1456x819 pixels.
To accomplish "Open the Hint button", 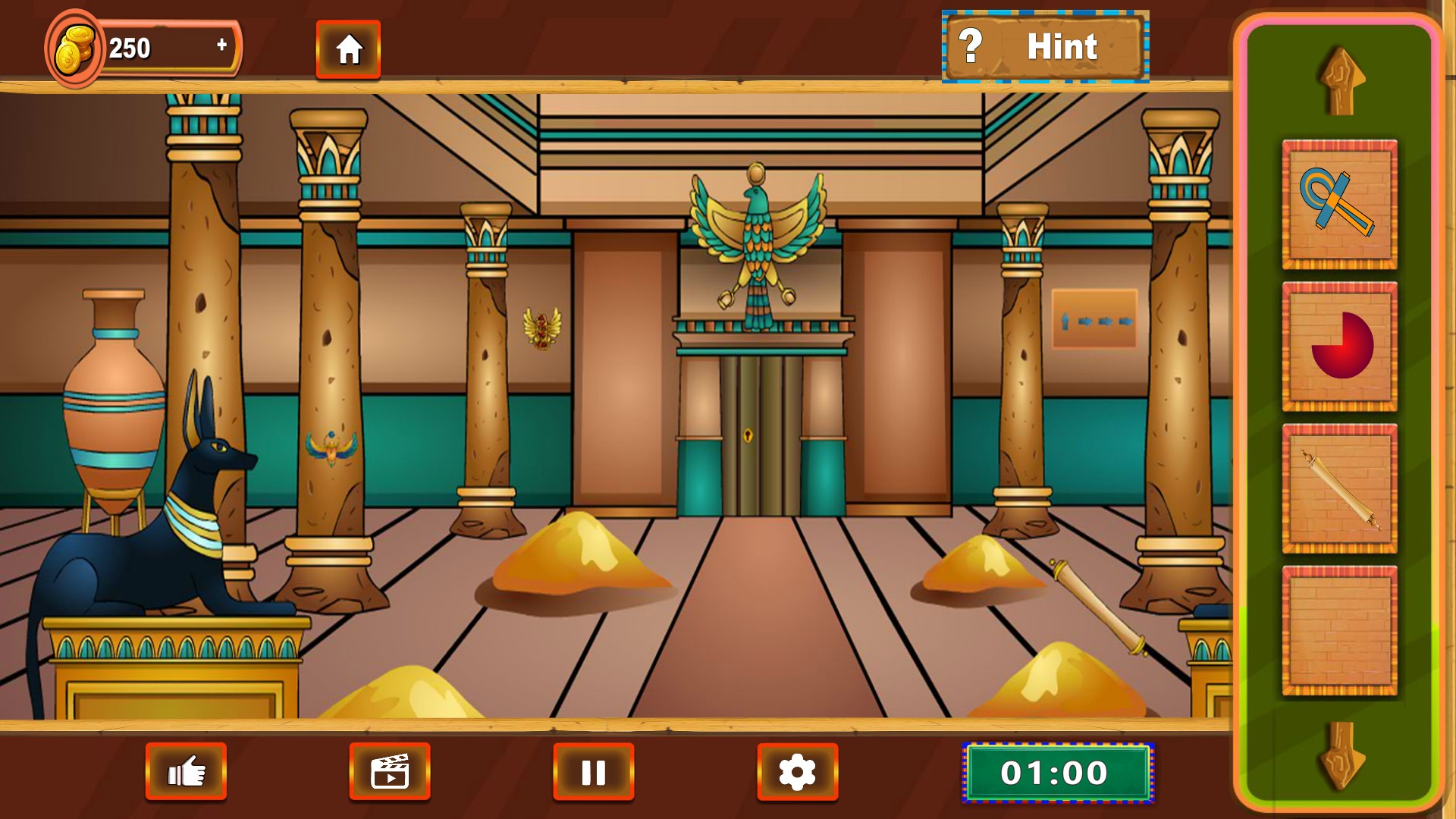I will coord(1045,47).
